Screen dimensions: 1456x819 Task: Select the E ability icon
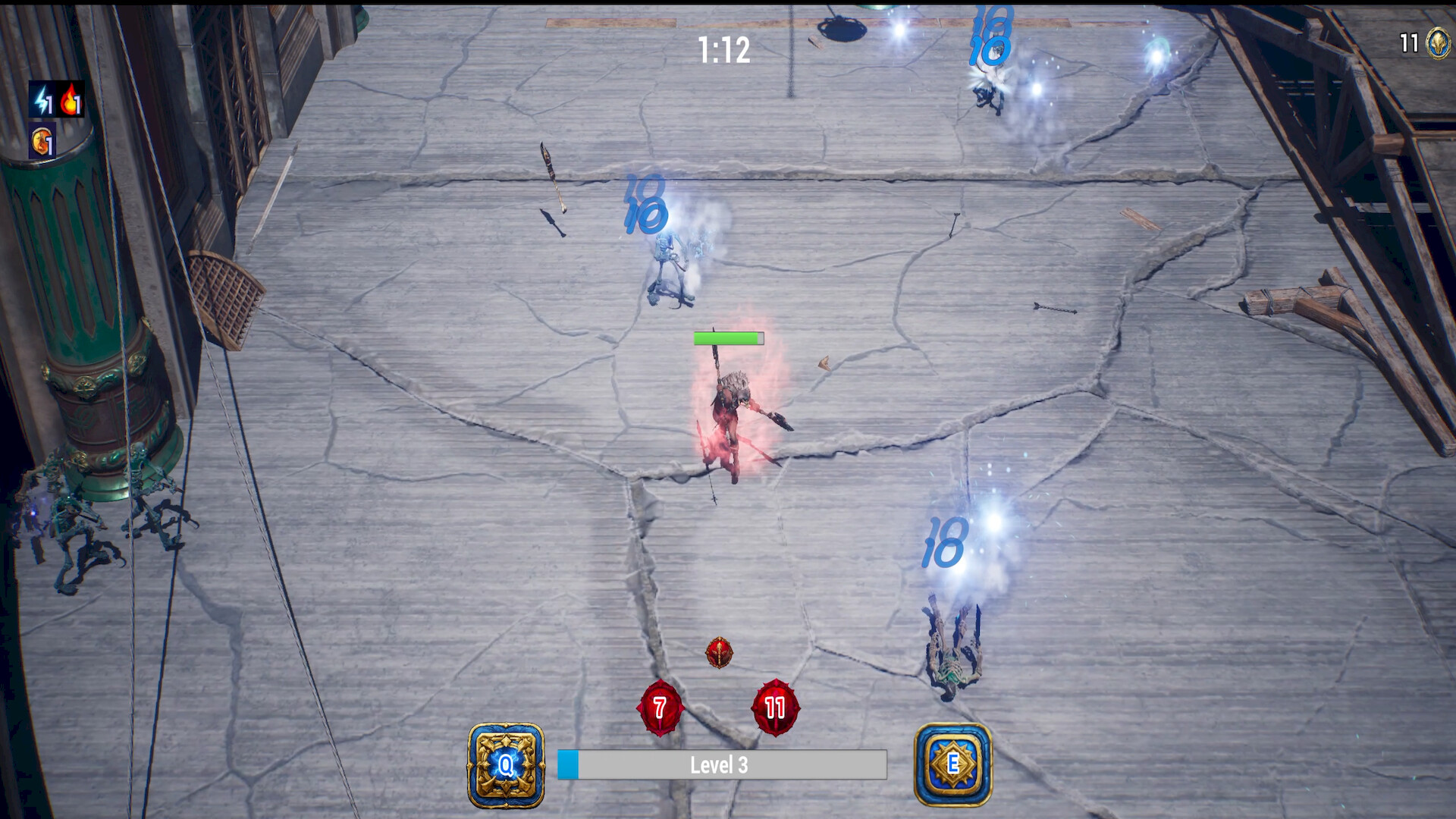click(x=953, y=764)
